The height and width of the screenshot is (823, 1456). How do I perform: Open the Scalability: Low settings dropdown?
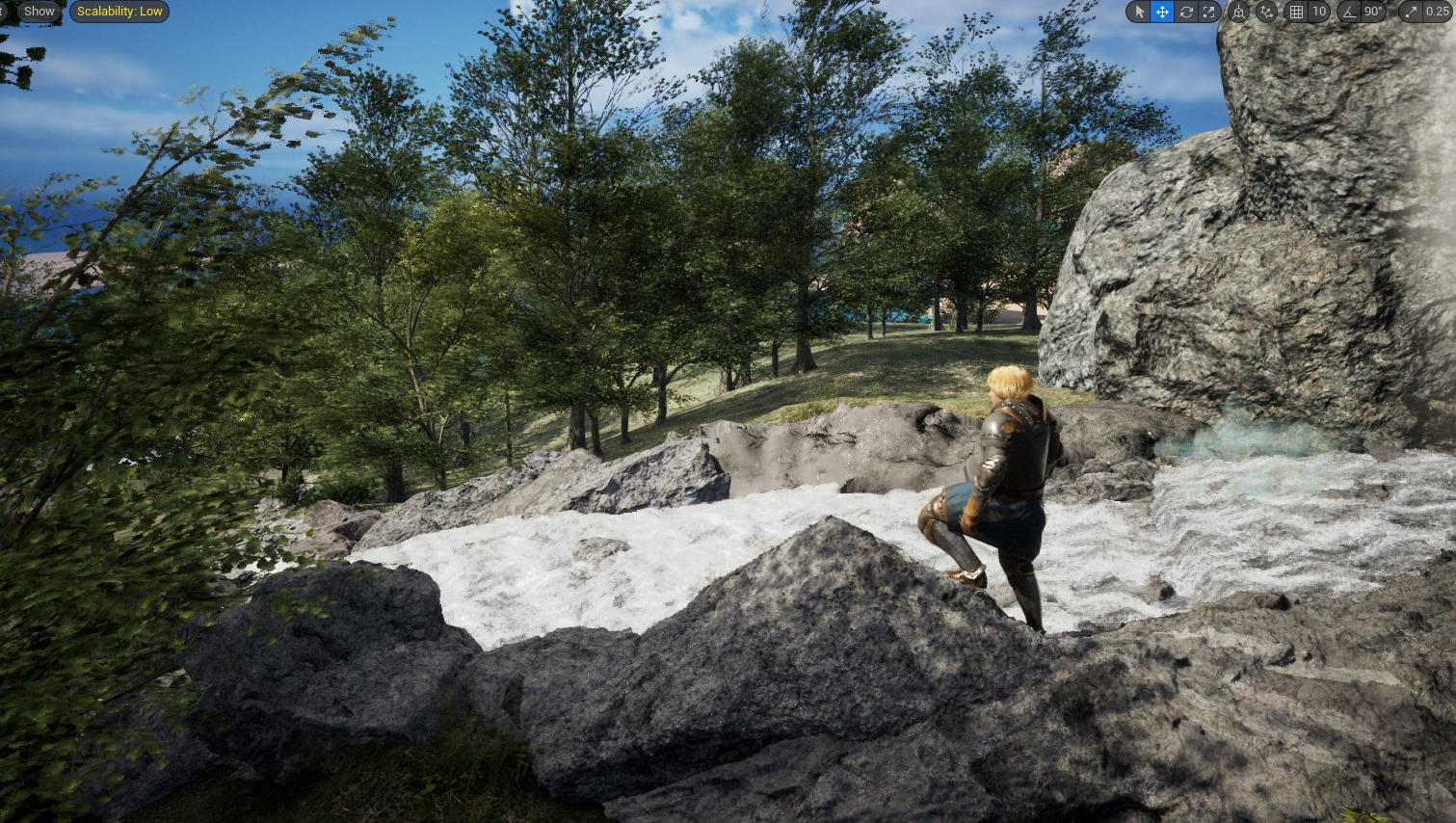point(119,12)
